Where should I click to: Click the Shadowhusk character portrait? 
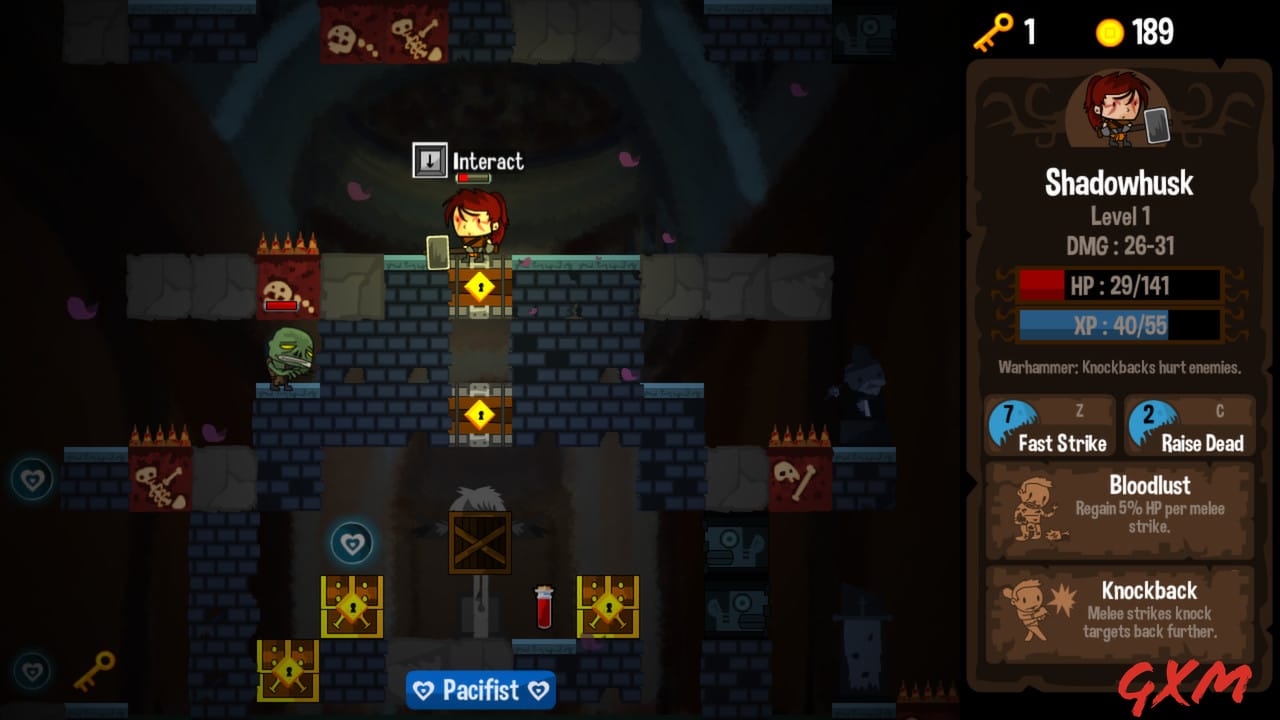point(1119,108)
